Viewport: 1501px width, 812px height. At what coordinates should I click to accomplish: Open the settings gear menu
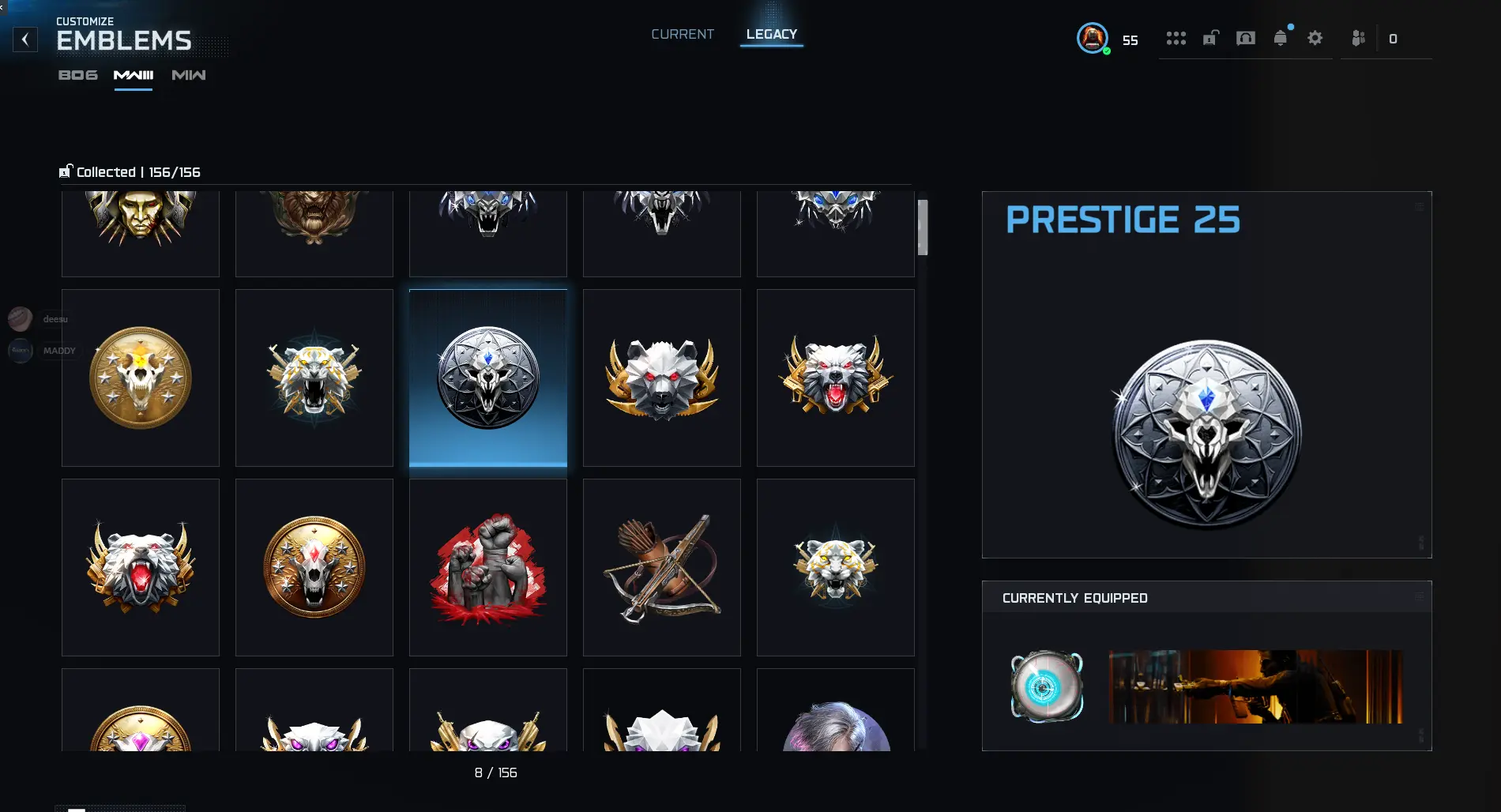(1315, 38)
